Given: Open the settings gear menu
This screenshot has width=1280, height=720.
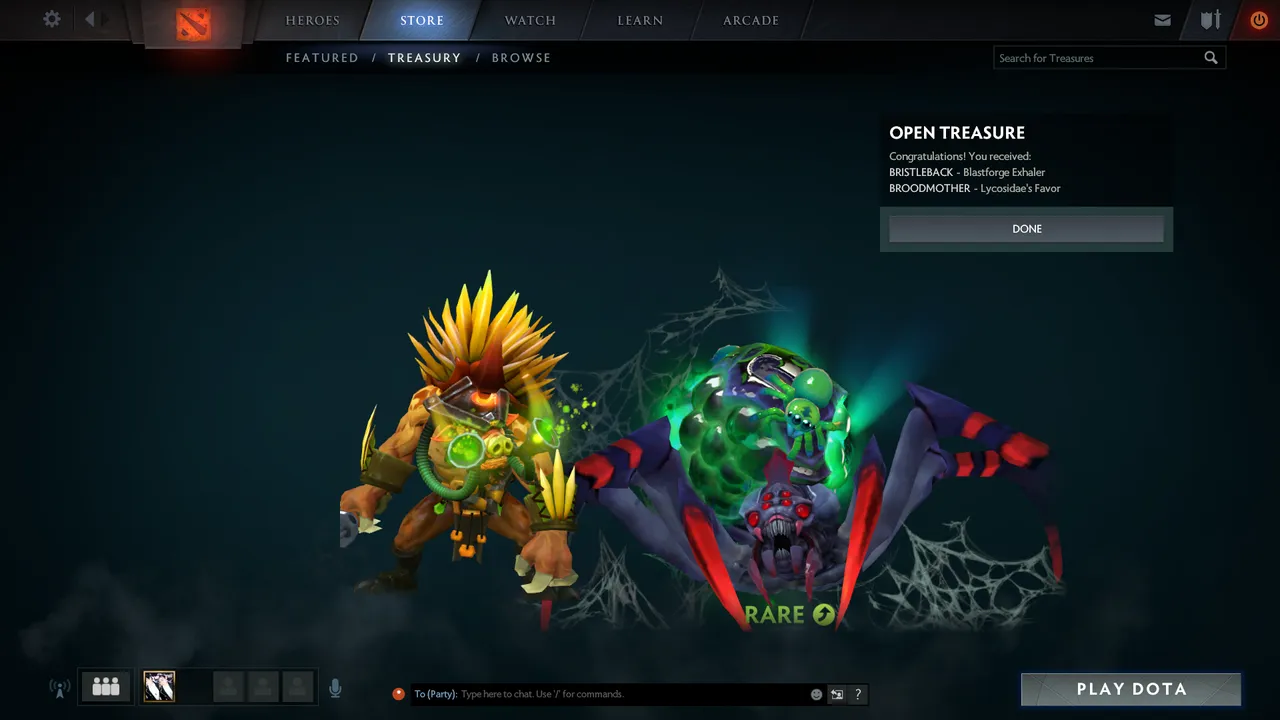Looking at the screenshot, I should (52, 19).
